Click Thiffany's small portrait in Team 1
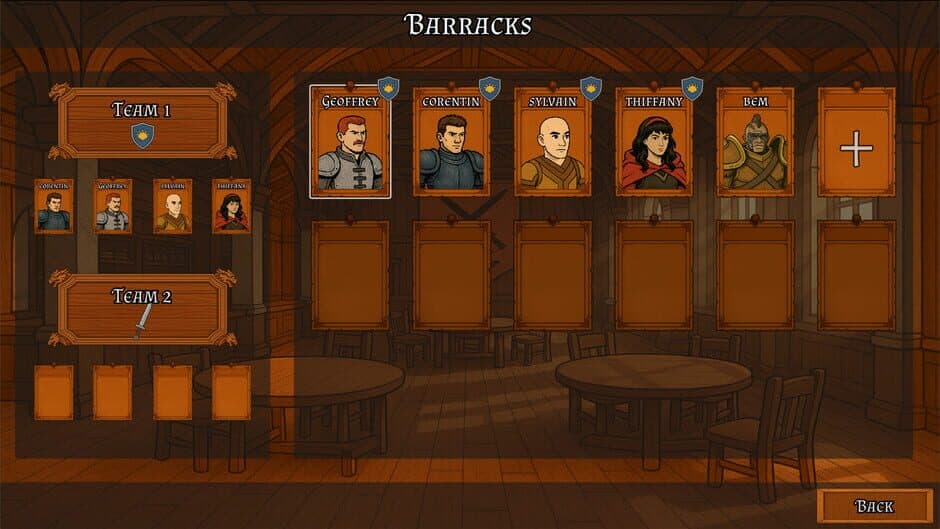 tap(231, 206)
